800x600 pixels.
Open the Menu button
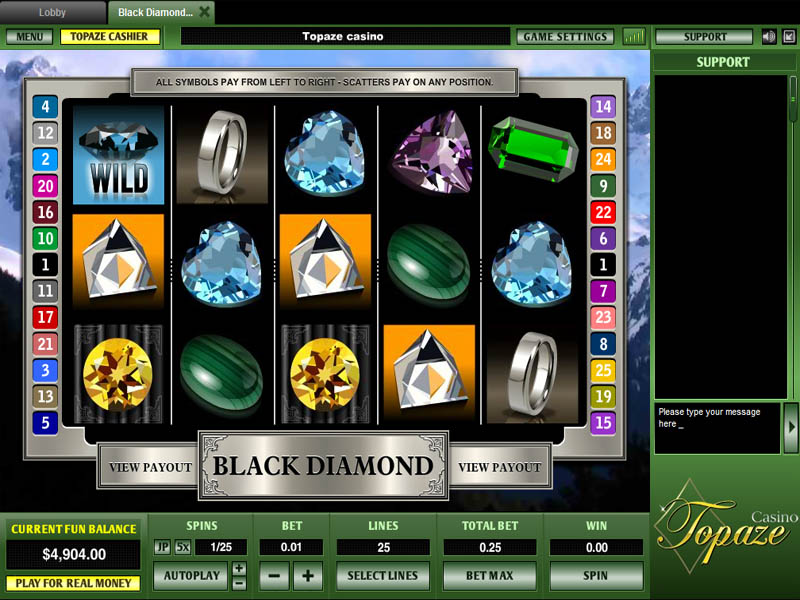point(29,37)
